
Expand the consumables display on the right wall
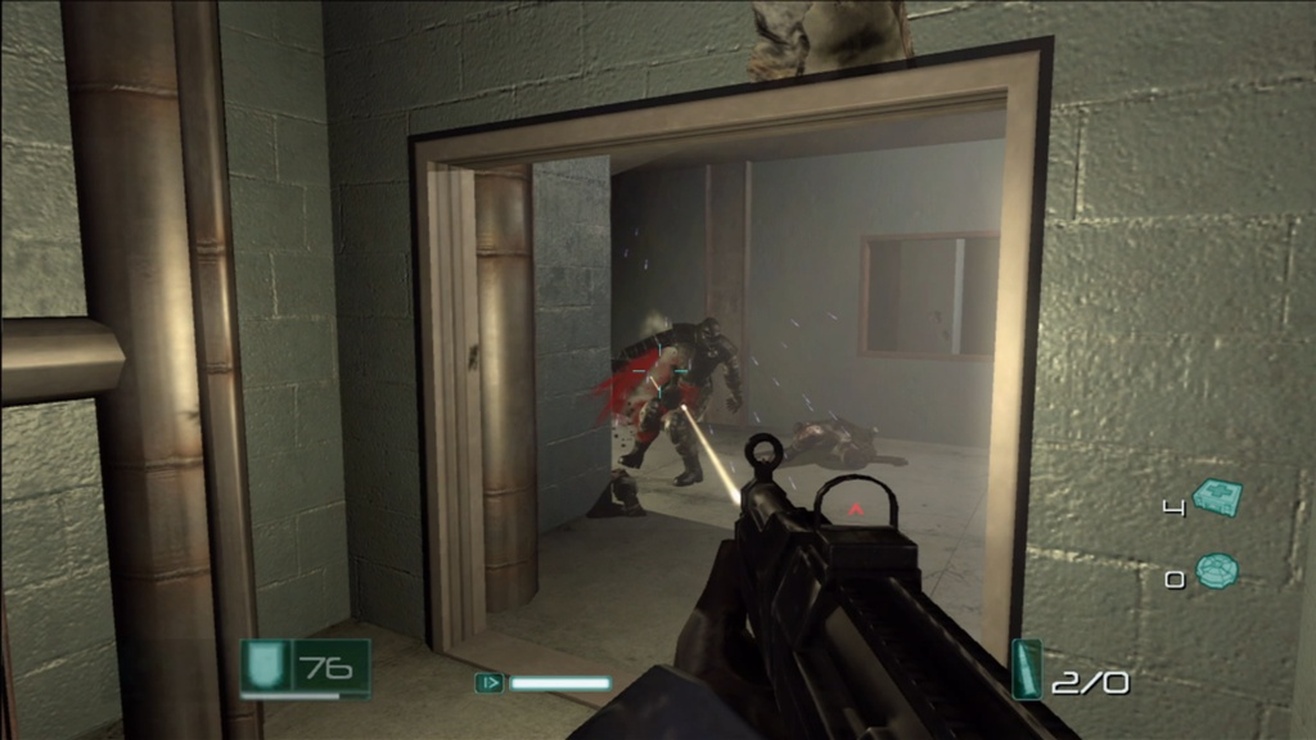(1195, 535)
